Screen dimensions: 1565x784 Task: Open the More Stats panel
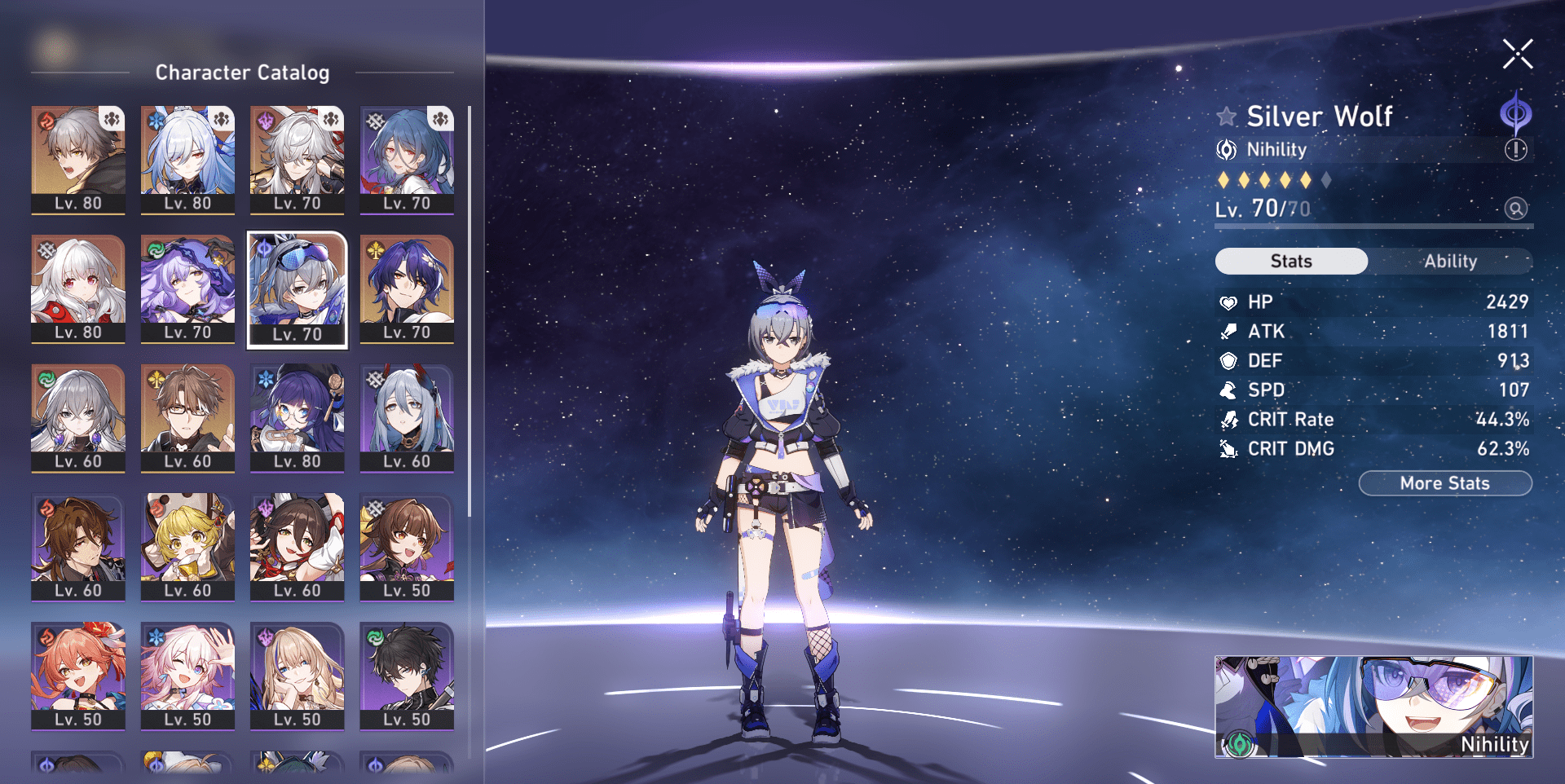point(1444,483)
